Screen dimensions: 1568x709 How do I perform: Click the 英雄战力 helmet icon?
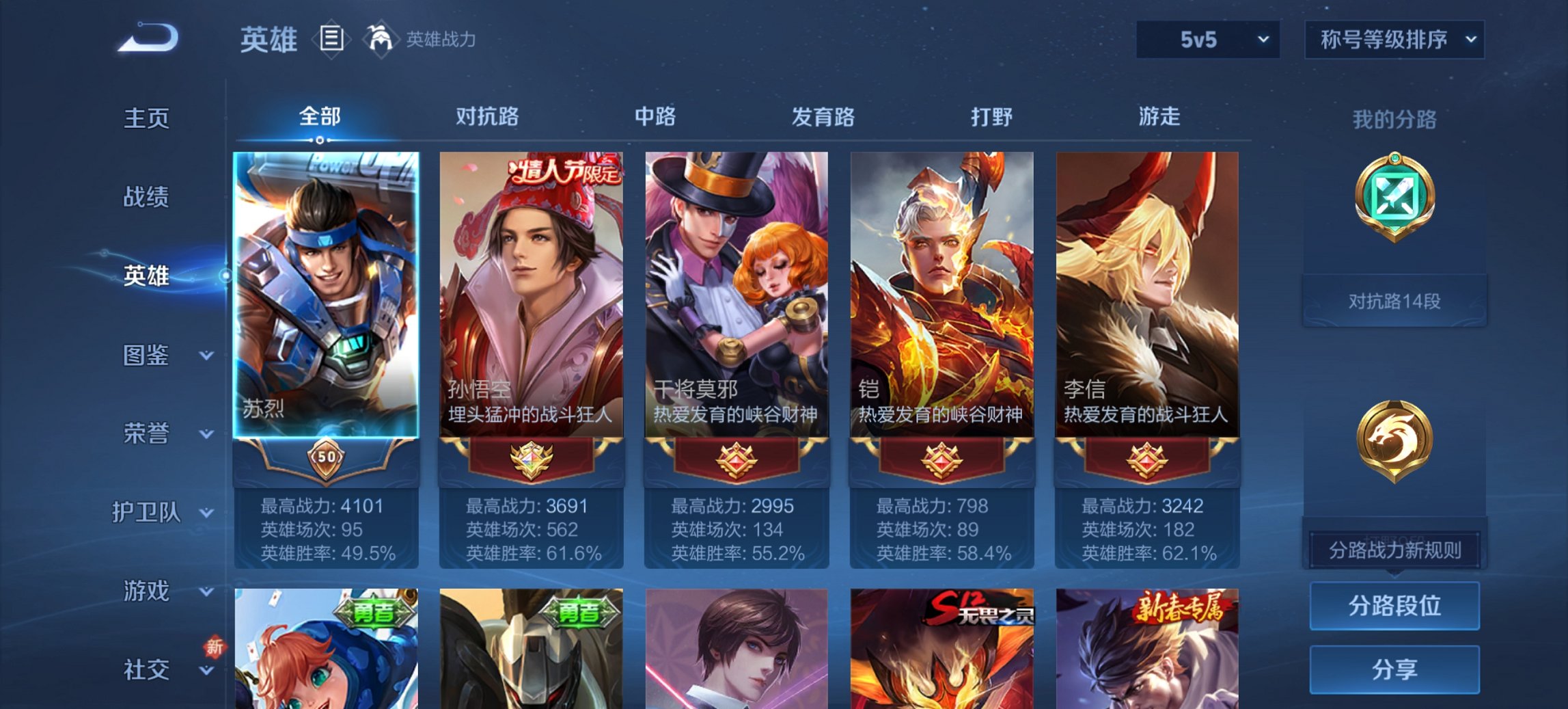(x=381, y=39)
